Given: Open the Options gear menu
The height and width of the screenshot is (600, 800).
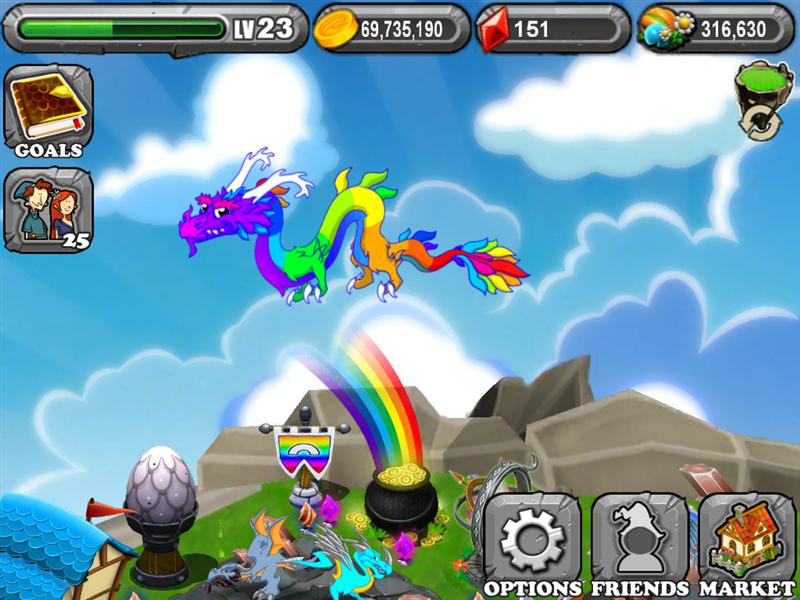Looking at the screenshot, I should pyautogui.click(x=532, y=541).
